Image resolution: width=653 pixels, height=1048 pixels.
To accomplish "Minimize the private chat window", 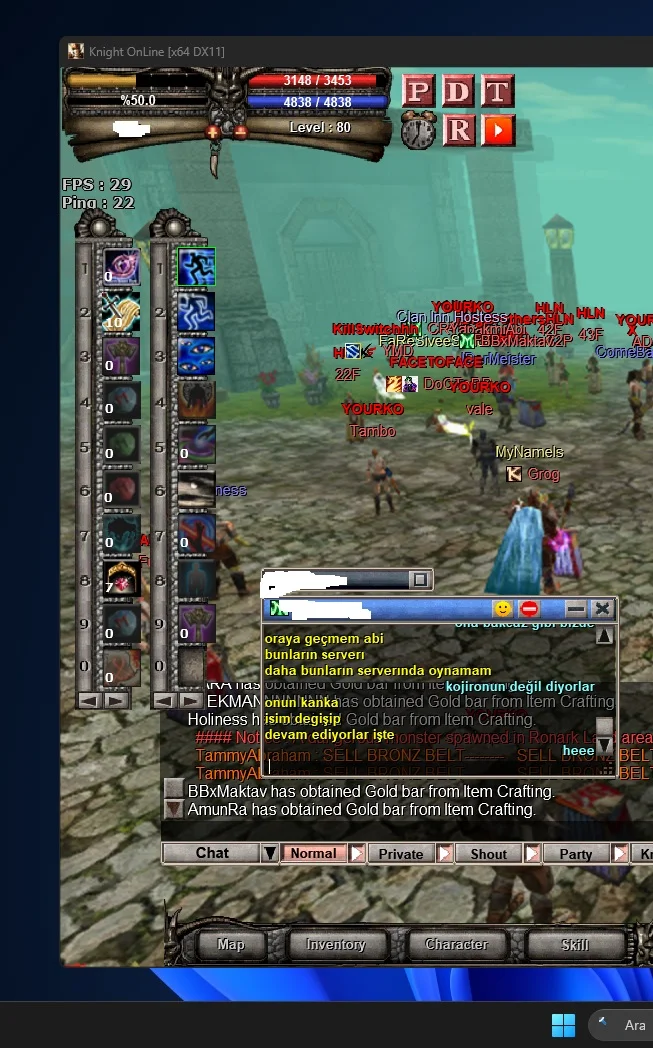I will pyautogui.click(x=576, y=608).
